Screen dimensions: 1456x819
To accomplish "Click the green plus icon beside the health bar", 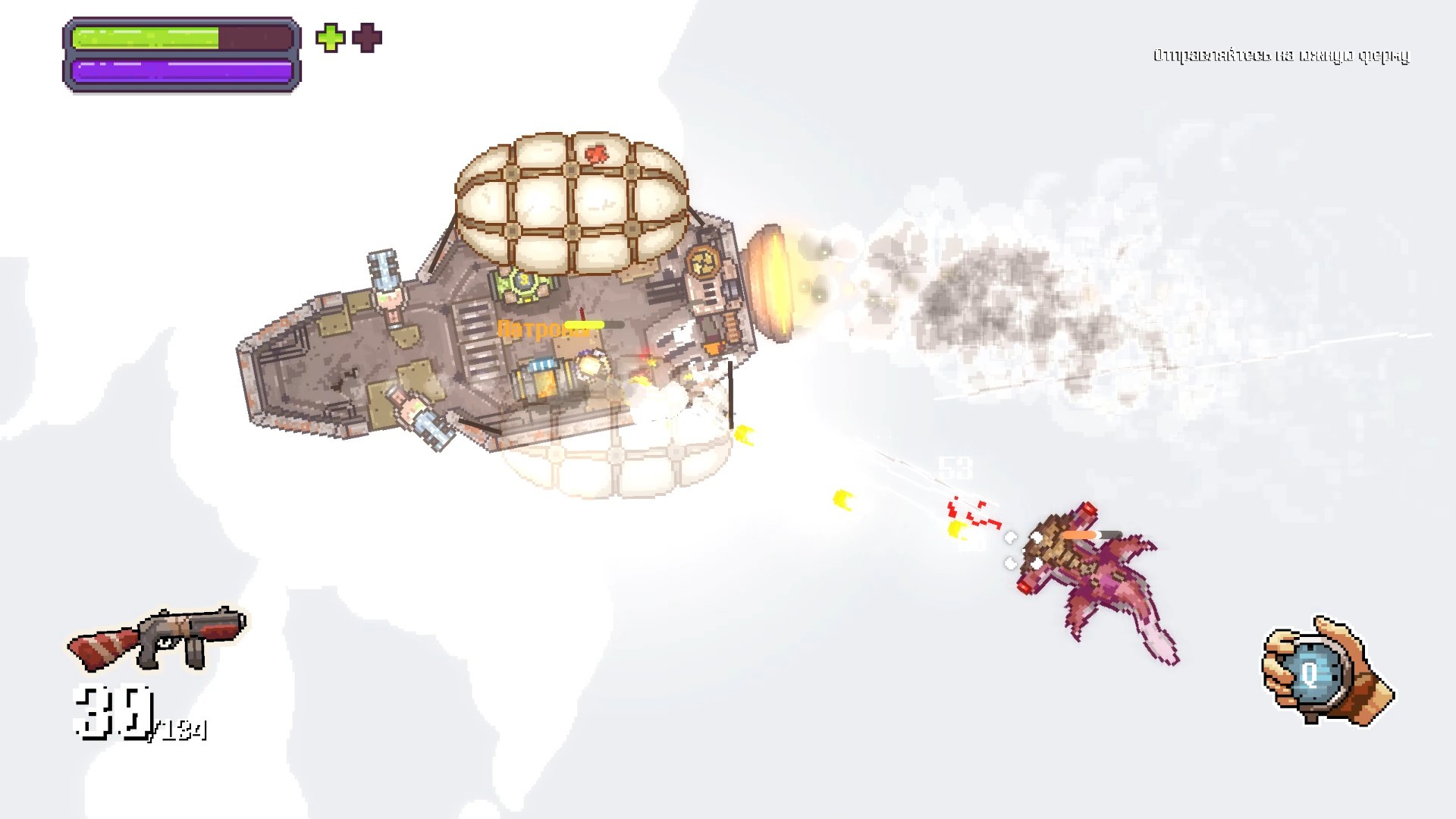I will (x=329, y=39).
